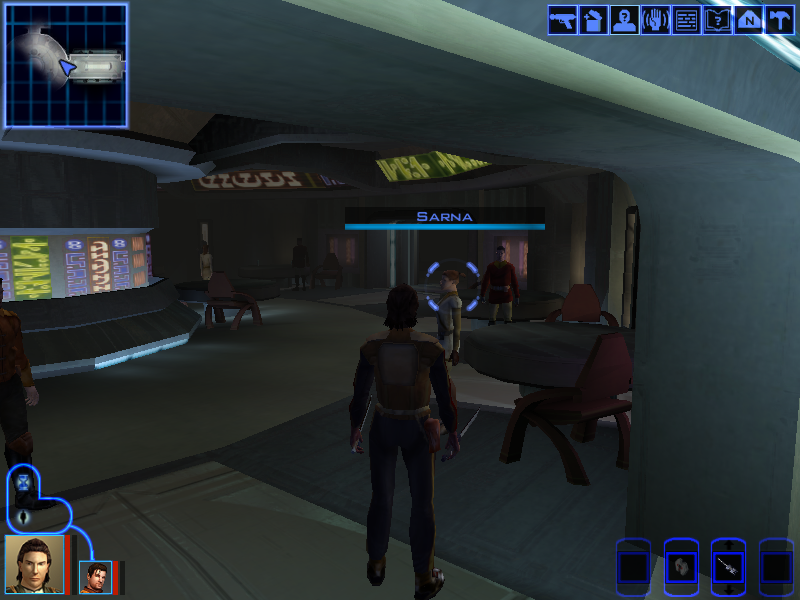
Task: Open the map icon marked N
Action: pos(749,20)
